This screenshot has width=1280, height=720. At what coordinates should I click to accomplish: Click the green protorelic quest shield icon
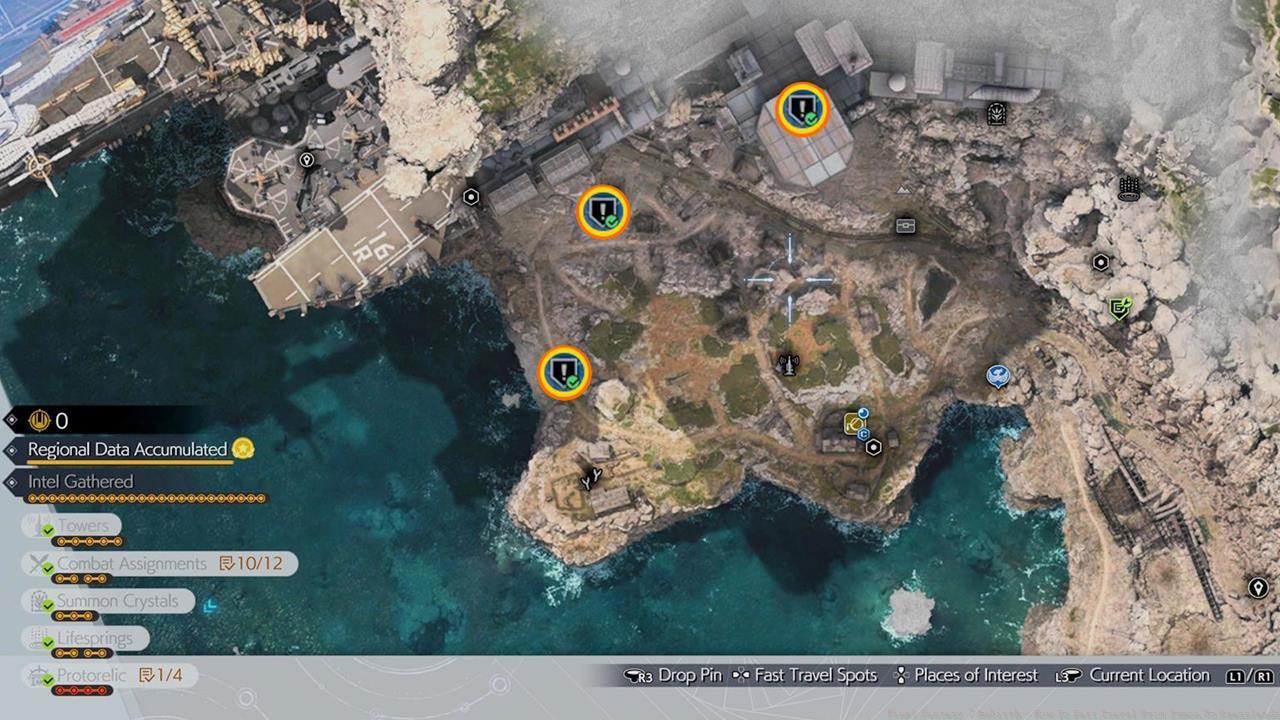[1120, 306]
